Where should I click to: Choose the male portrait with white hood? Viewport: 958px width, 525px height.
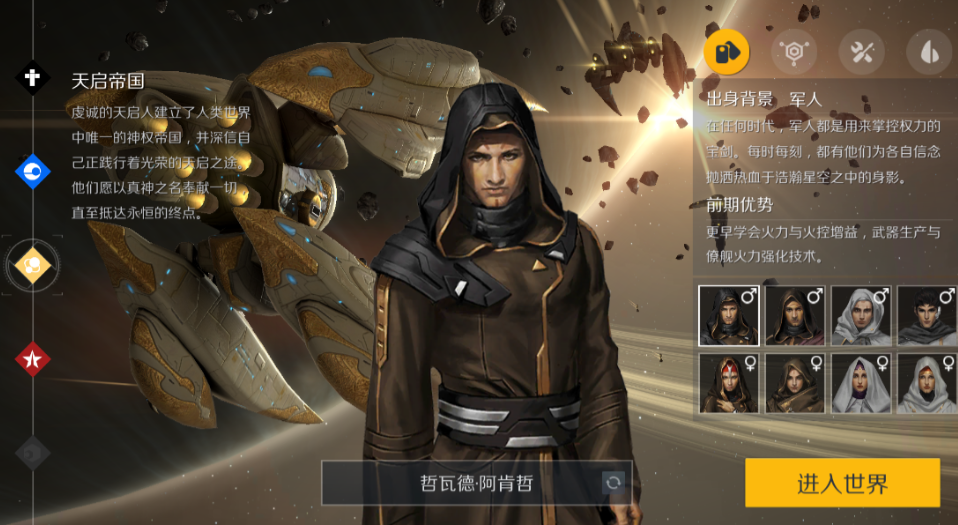861,315
